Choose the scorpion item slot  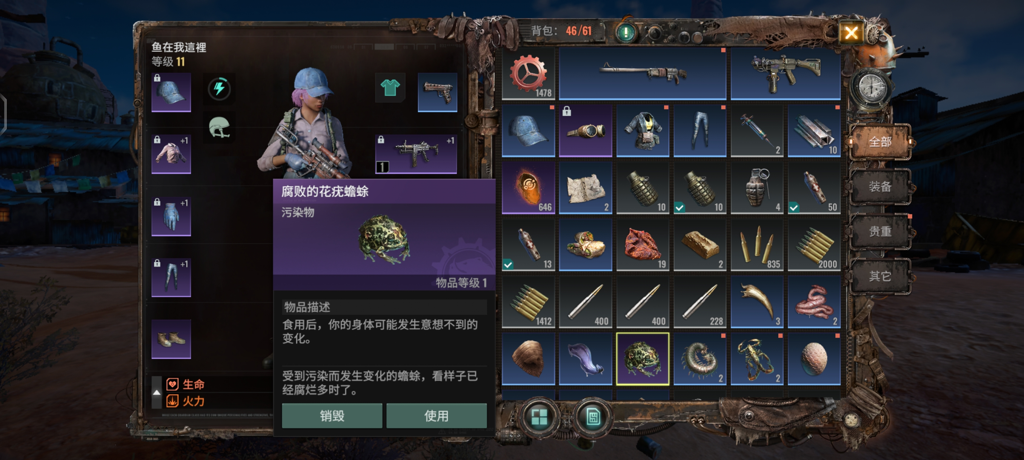[756, 359]
